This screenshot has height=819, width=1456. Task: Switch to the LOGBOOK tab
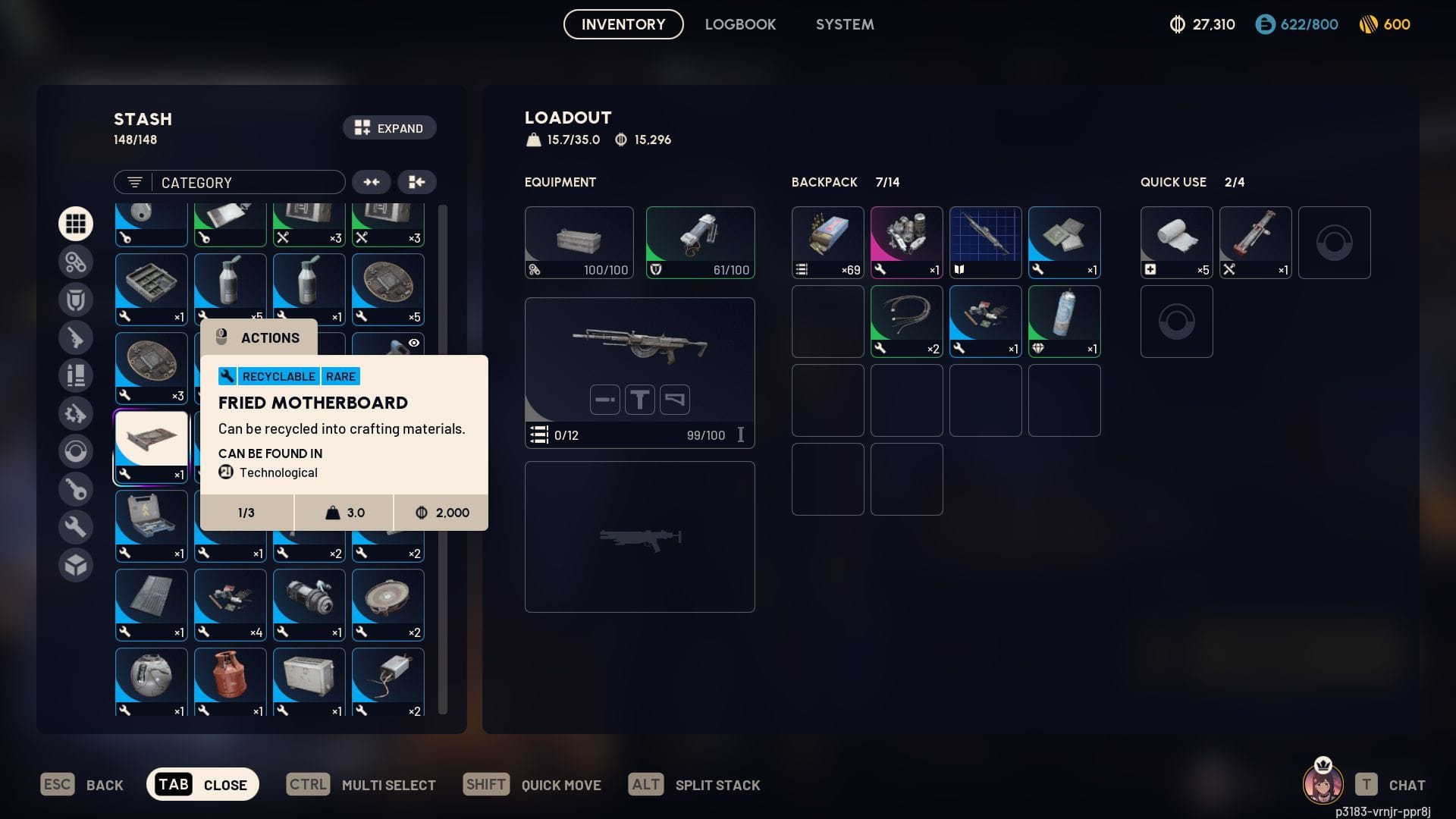740,24
